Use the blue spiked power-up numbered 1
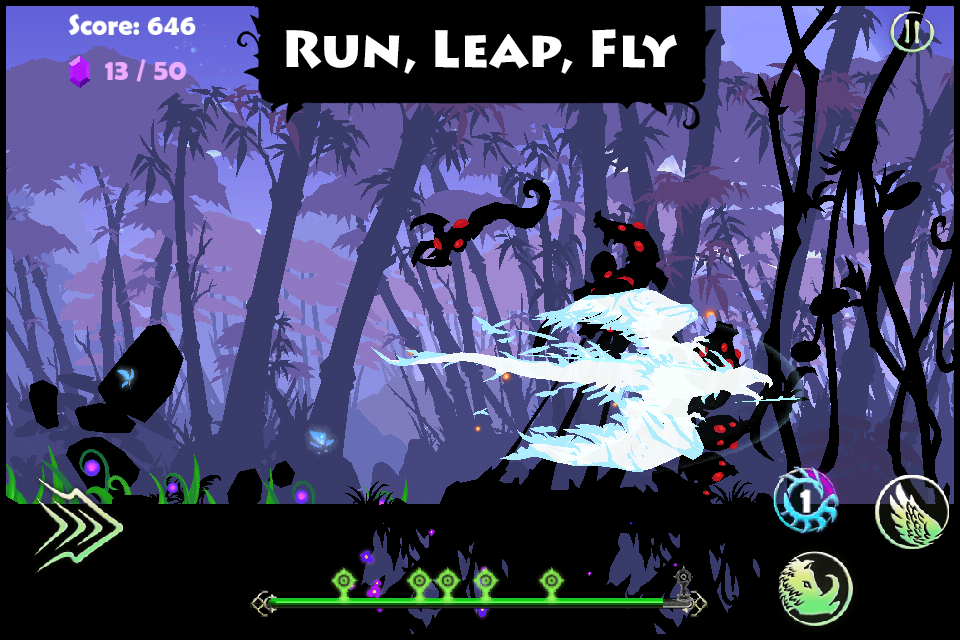 (805, 500)
